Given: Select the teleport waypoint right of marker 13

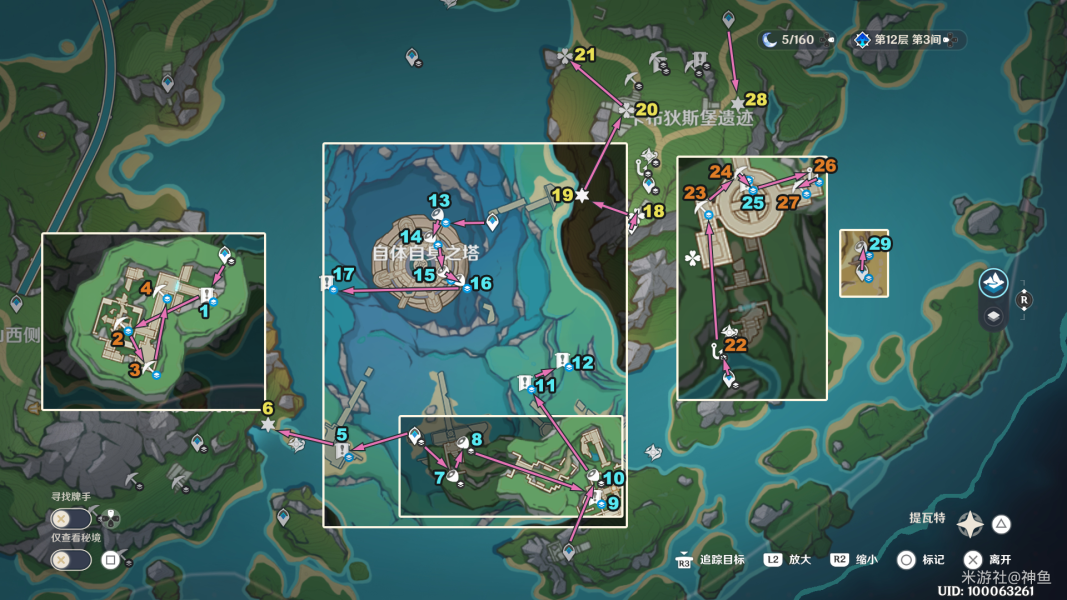Looking at the screenshot, I should pyautogui.click(x=491, y=220).
